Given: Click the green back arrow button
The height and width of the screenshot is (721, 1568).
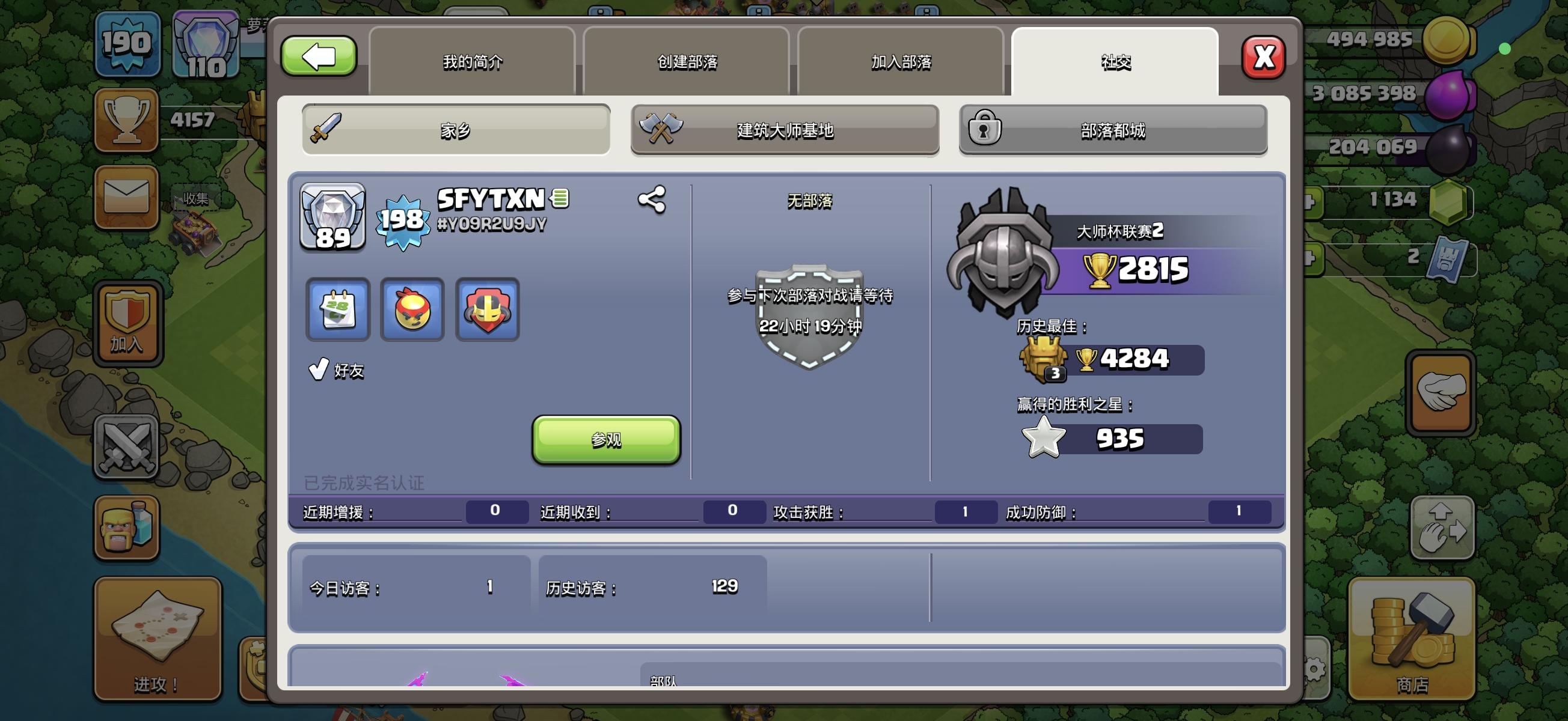Looking at the screenshot, I should click(319, 56).
